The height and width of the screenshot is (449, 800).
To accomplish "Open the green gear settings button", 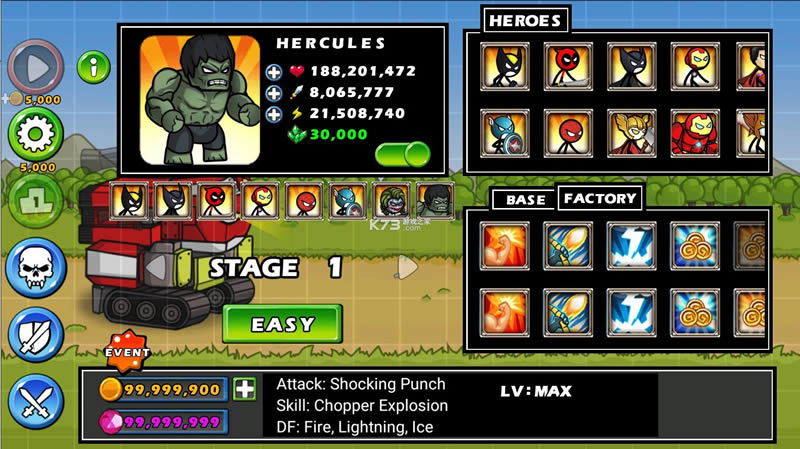I will click(x=35, y=132).
